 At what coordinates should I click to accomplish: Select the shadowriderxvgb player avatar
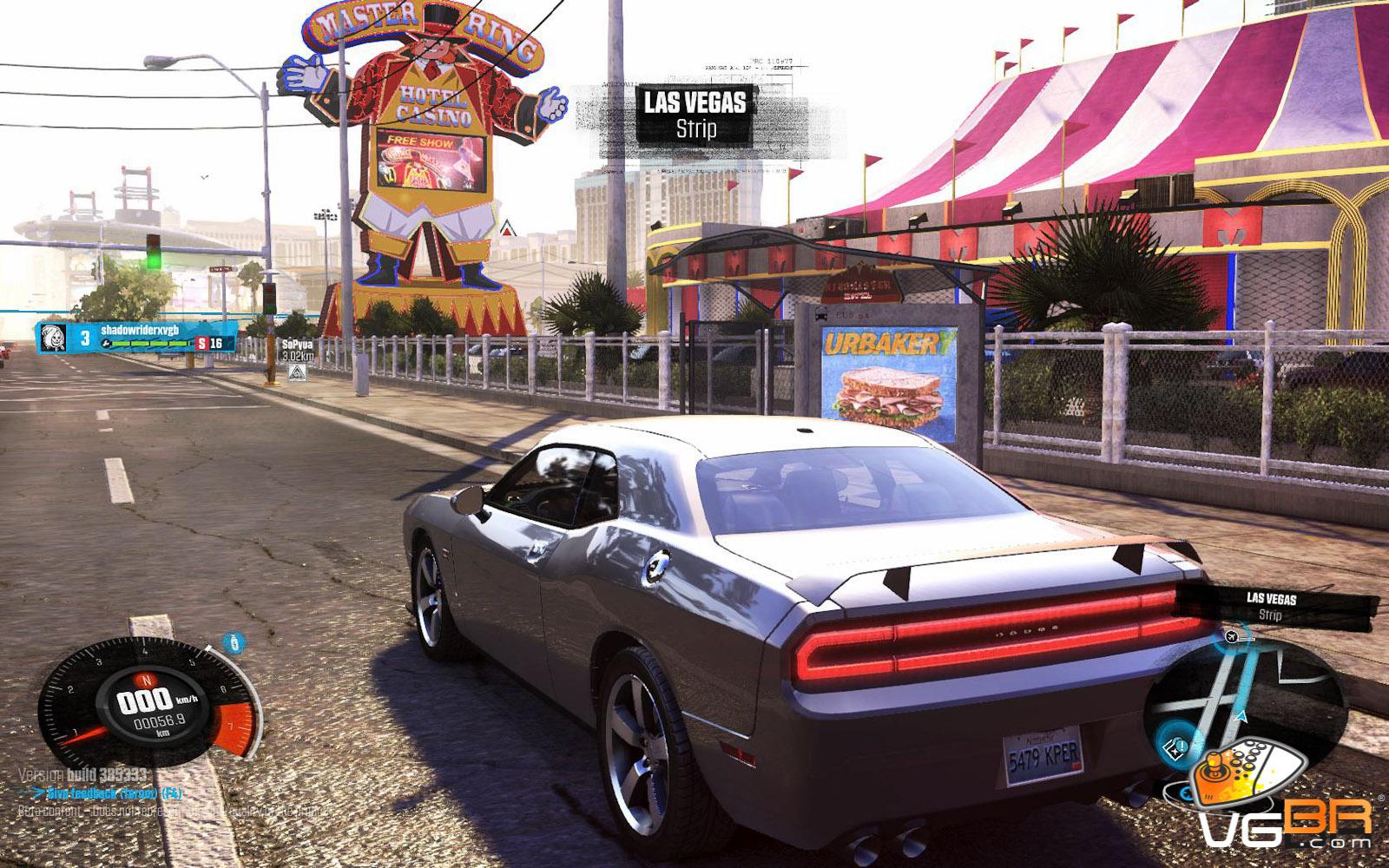coord(54,338)
